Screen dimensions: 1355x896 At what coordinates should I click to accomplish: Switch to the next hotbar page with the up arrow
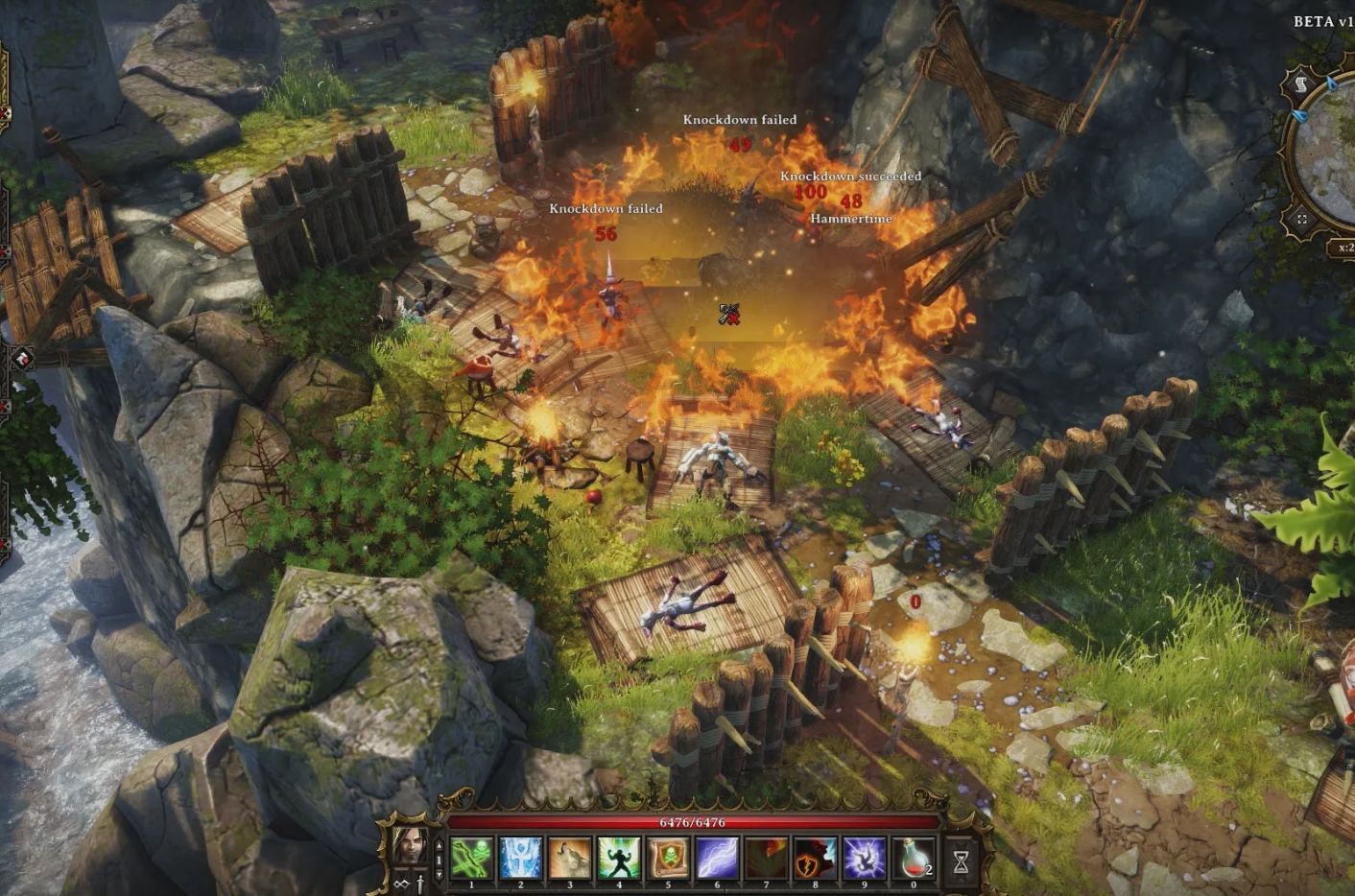pos(438,845)
